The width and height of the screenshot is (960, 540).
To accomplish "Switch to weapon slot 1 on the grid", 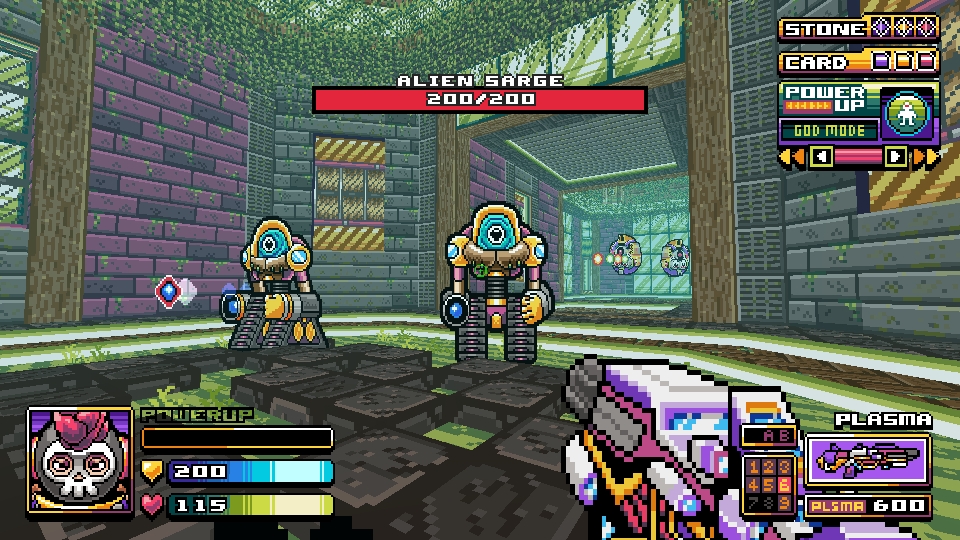I will click(752, 467).
